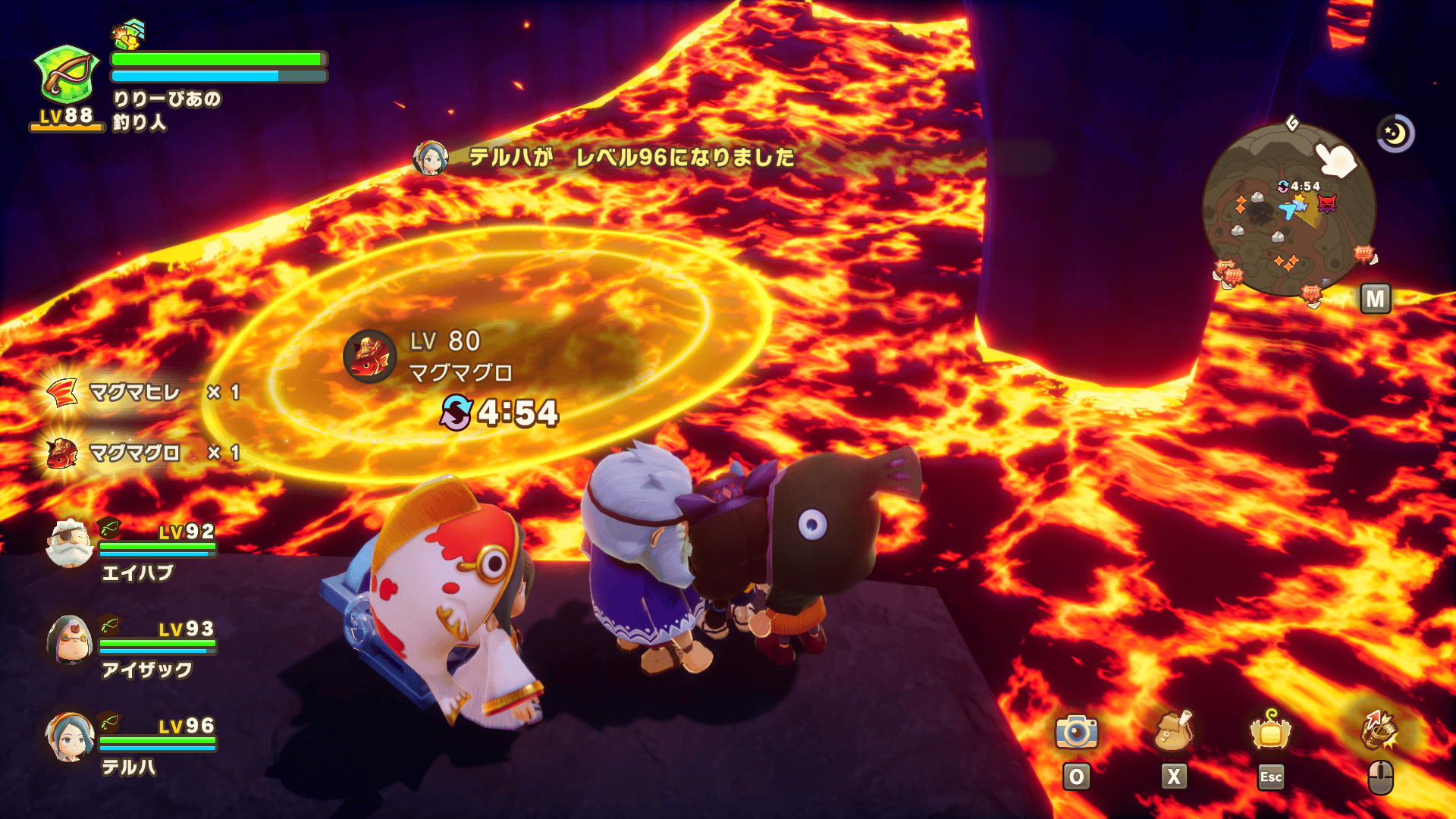Open the circular minimap
Screen dimensions: 1456x819
(1288, 211)
